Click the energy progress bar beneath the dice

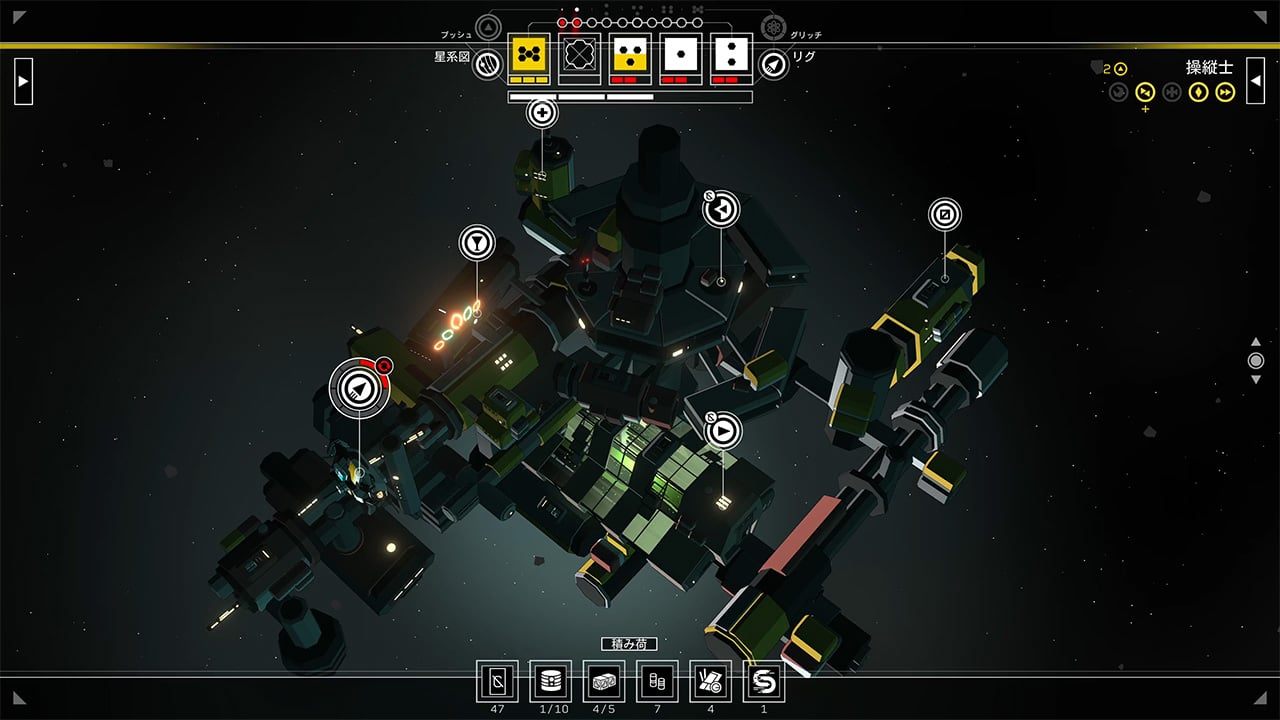point(630,97)
